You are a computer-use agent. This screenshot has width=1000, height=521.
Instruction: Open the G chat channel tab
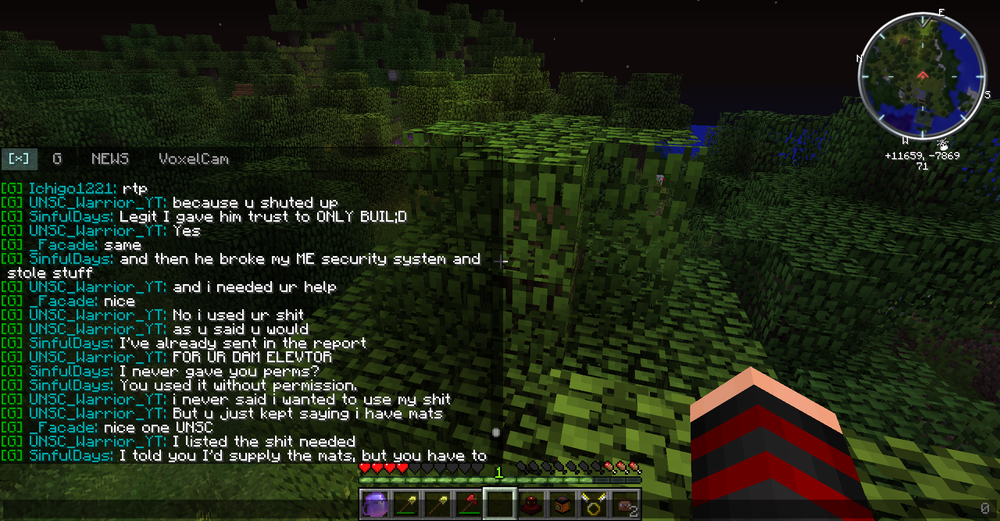tap(57, 159)
